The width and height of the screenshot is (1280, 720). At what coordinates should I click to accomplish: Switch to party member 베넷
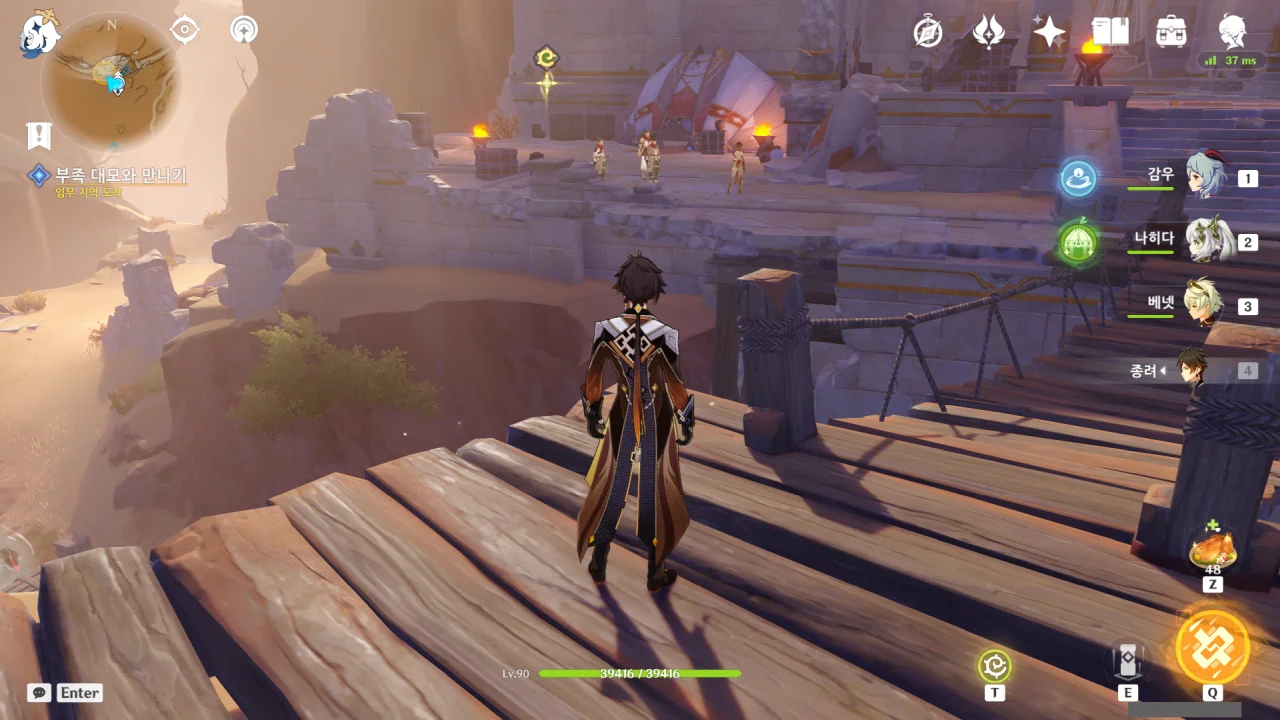(x=1204, y=304)
